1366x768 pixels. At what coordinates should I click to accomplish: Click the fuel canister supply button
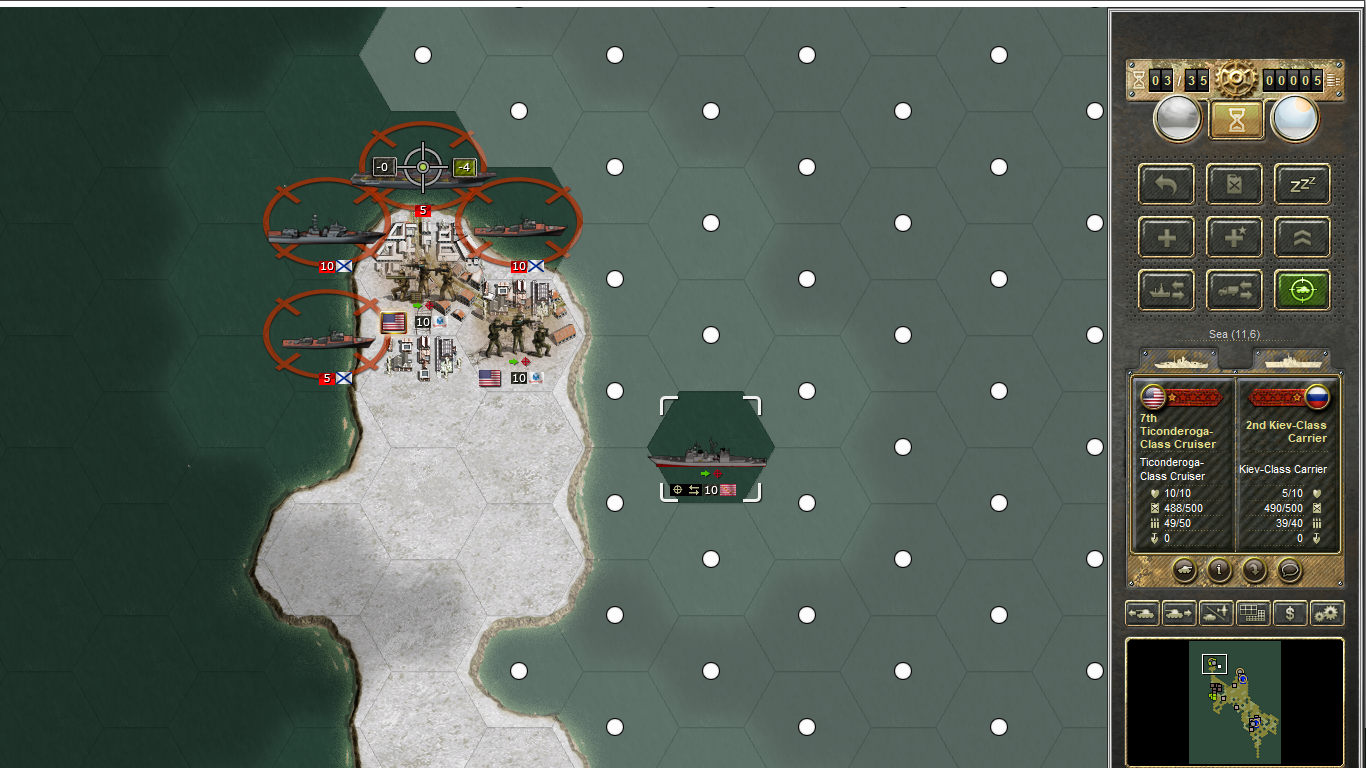1234,185
